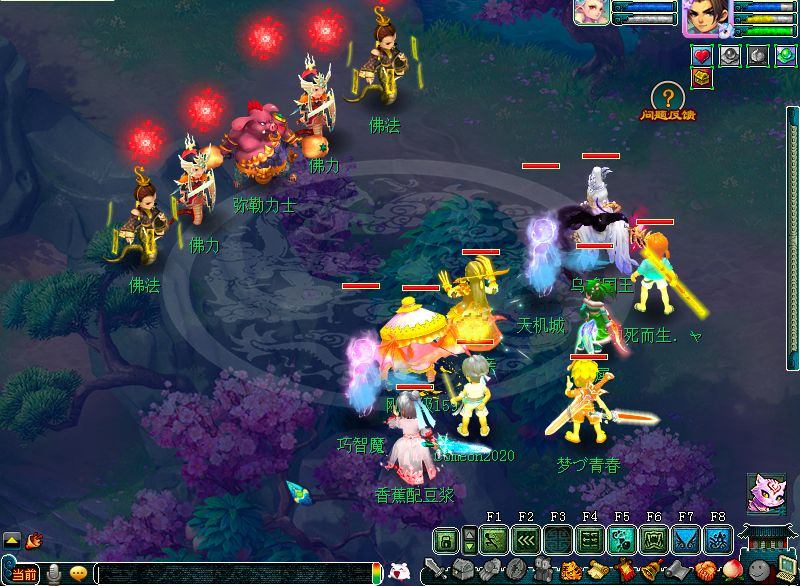Open the tiger head icon in toolbar
The height and width of the screenshot is (586, 800).
[571, 572]
